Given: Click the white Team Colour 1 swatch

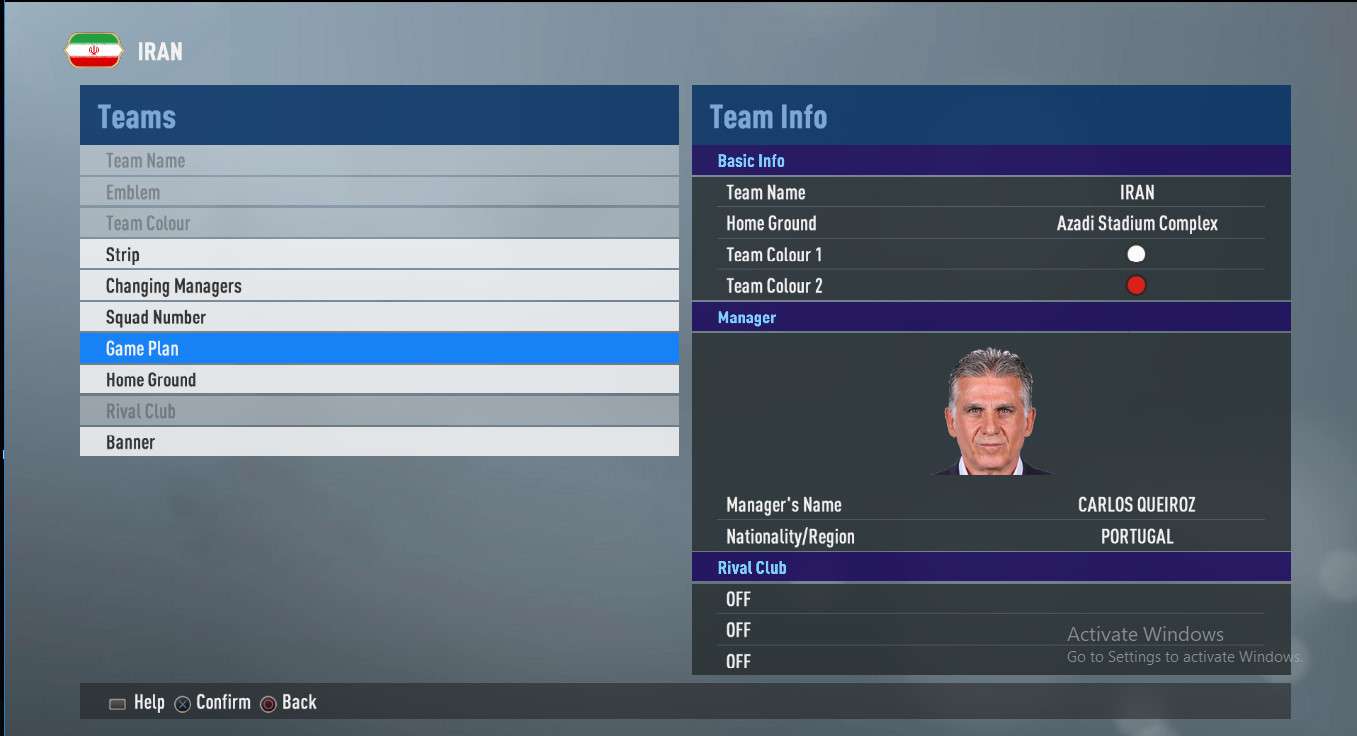Looking at the screenshot, I should point(1136,254).
